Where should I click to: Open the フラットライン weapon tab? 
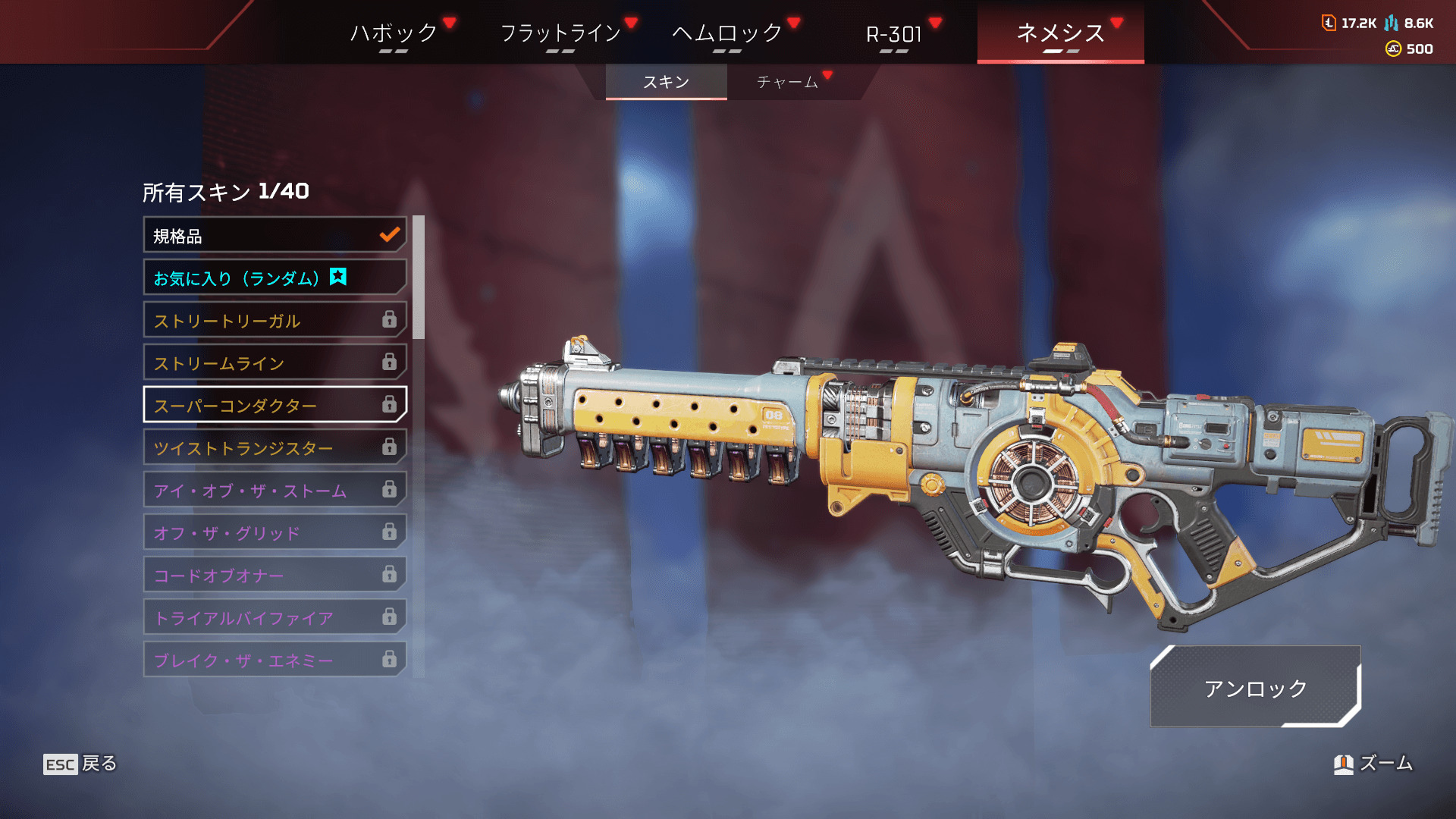point(560,33)
